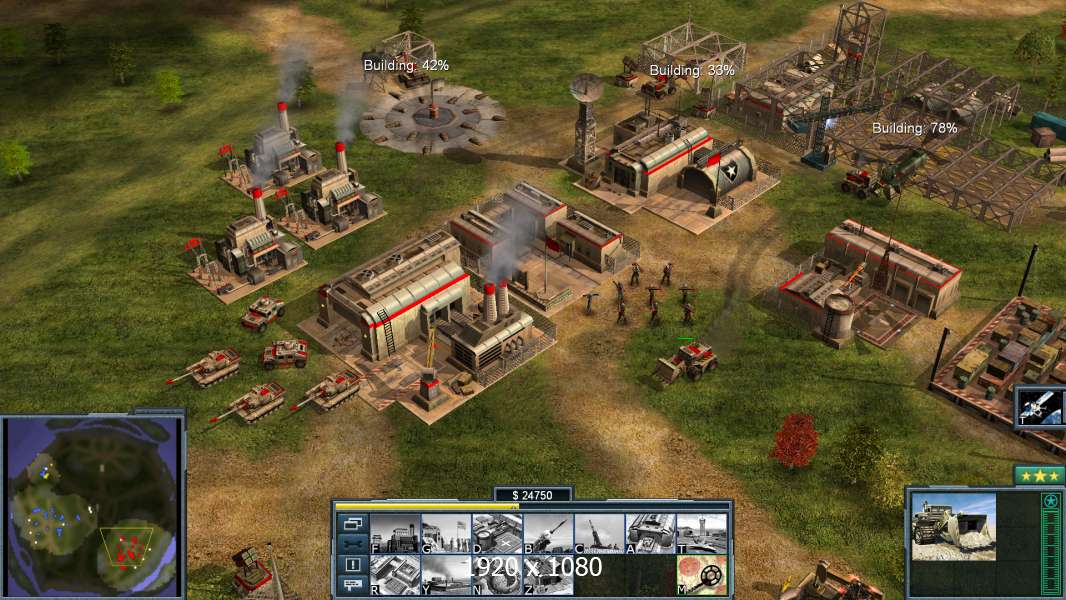Select the build icon marked N
Viewport: 1066px width, 600px height.
click(x=497, y=574)
